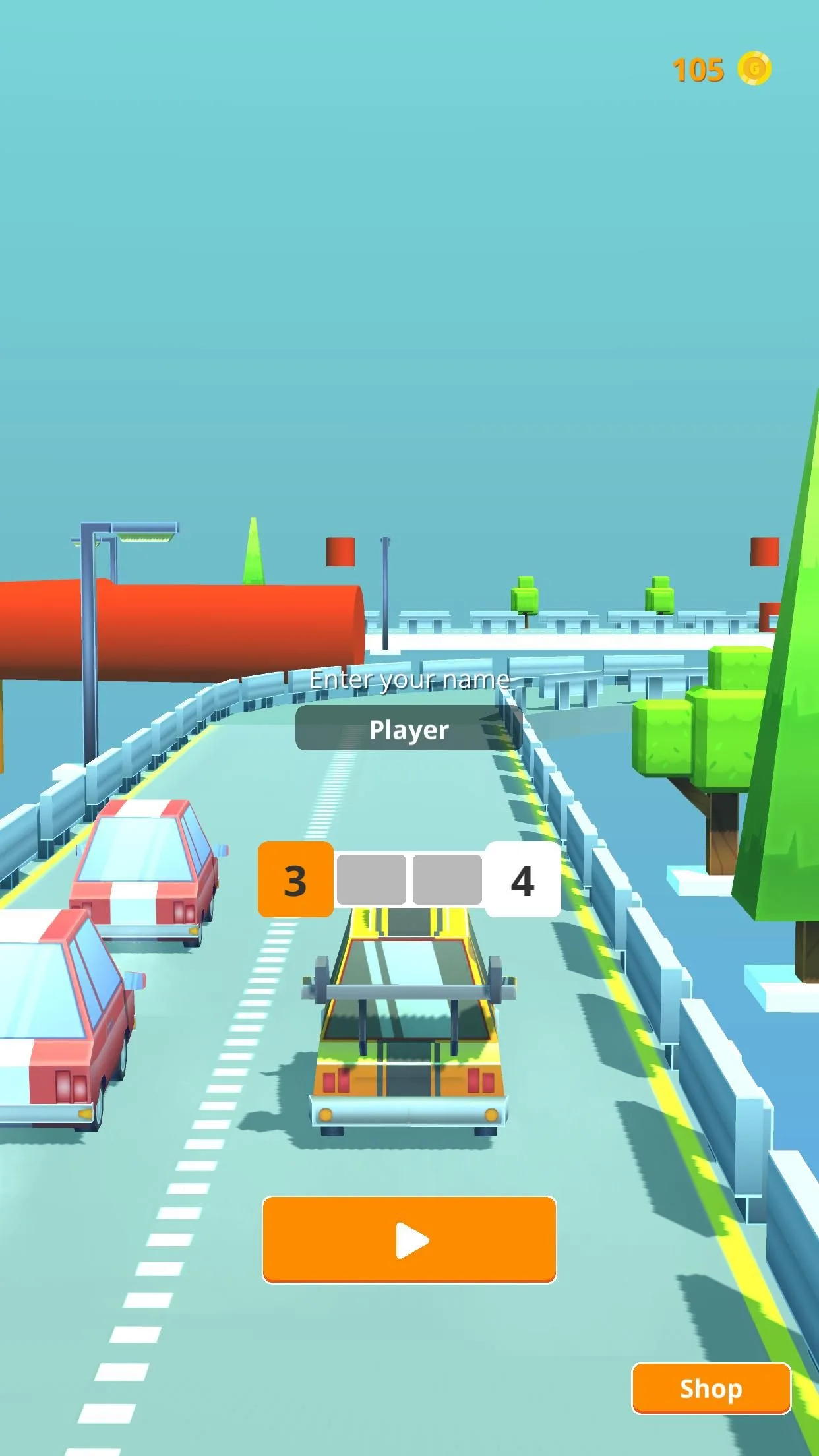Image resolution: width=819 pixels, height=1456 pixels.
Task: Open the Shop
Action: (x=711, y=1388)
